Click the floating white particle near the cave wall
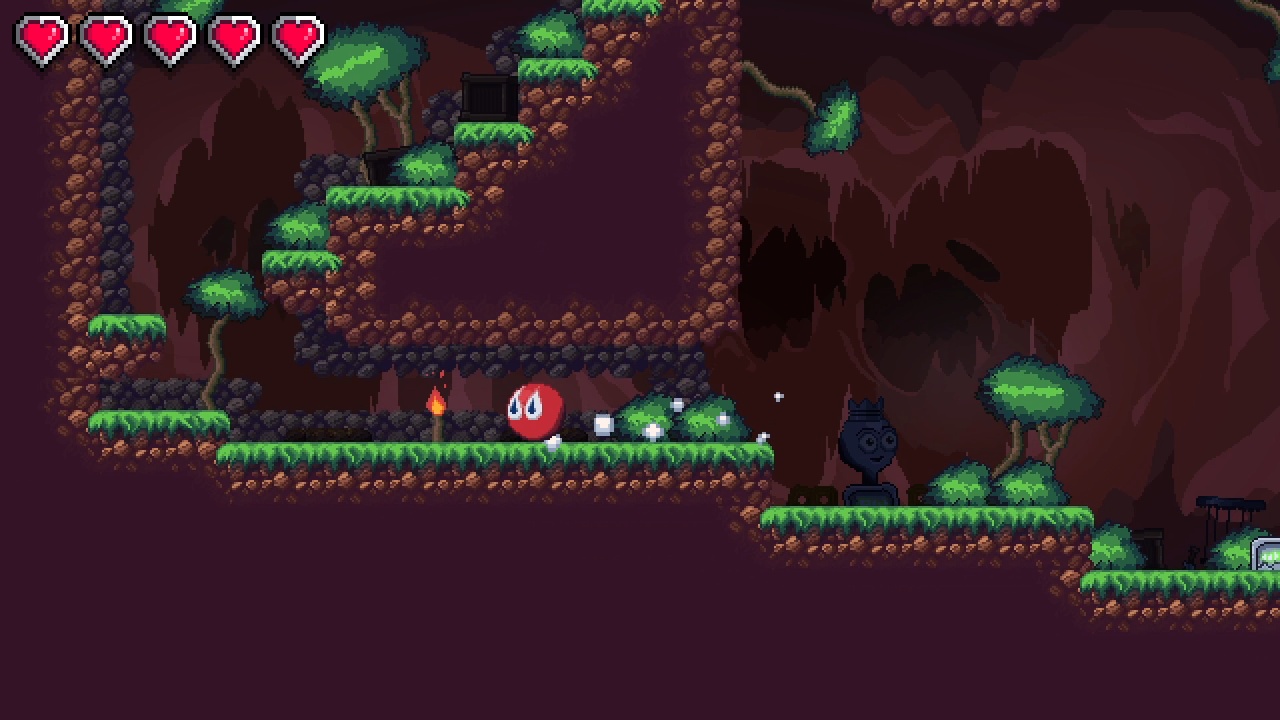 click(x=779, y=396)
